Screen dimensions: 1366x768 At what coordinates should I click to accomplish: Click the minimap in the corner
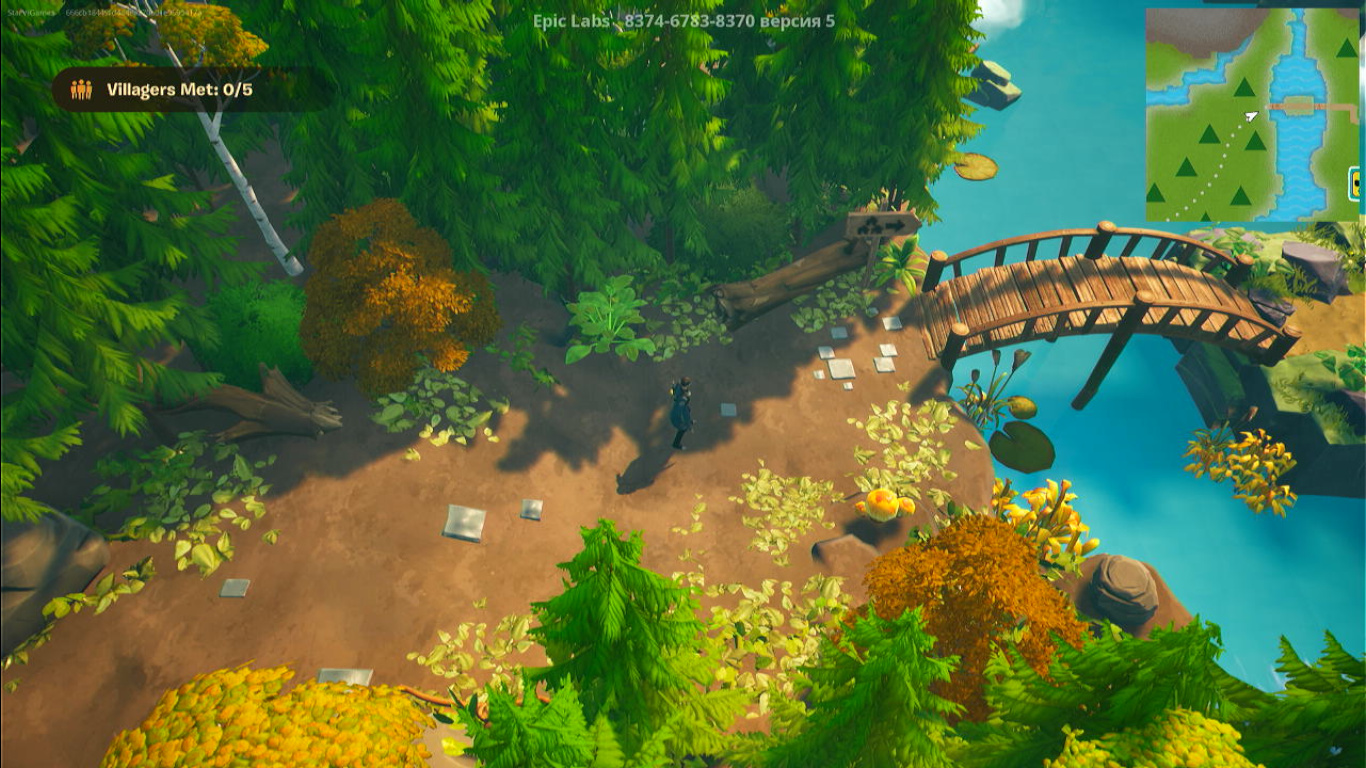1251,114
